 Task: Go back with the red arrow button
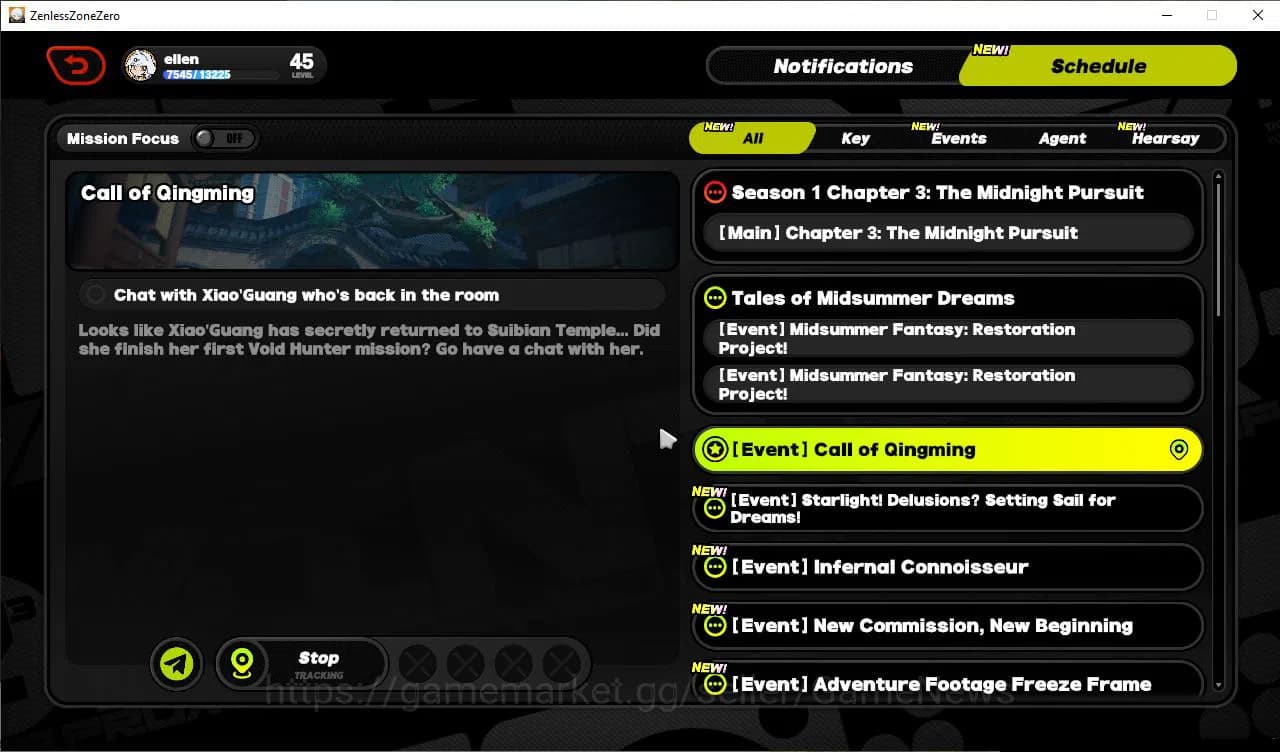pos(76,66)
